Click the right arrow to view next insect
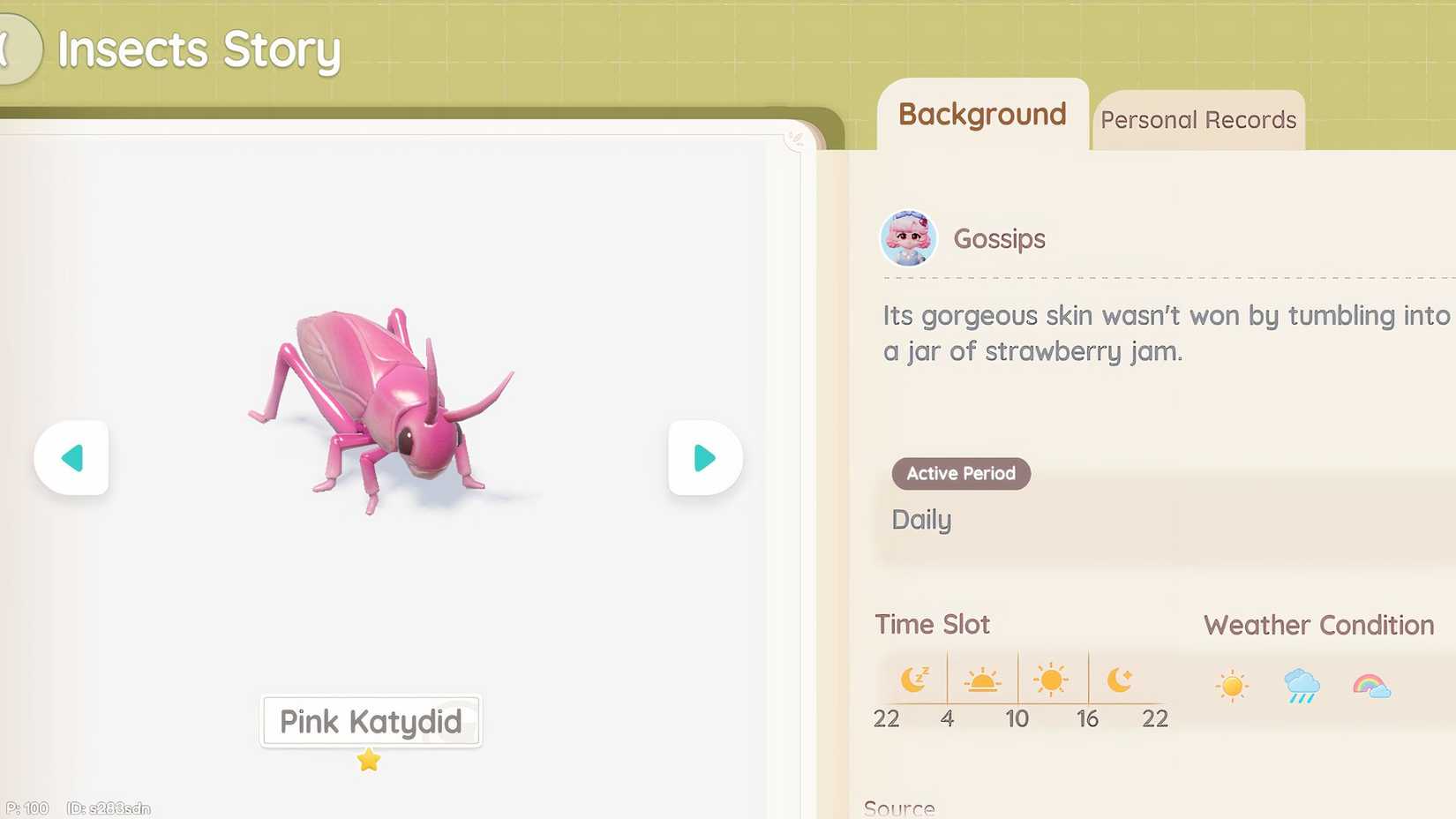The height and width of the screenshot is (819, 1456). tap(703, 458)
